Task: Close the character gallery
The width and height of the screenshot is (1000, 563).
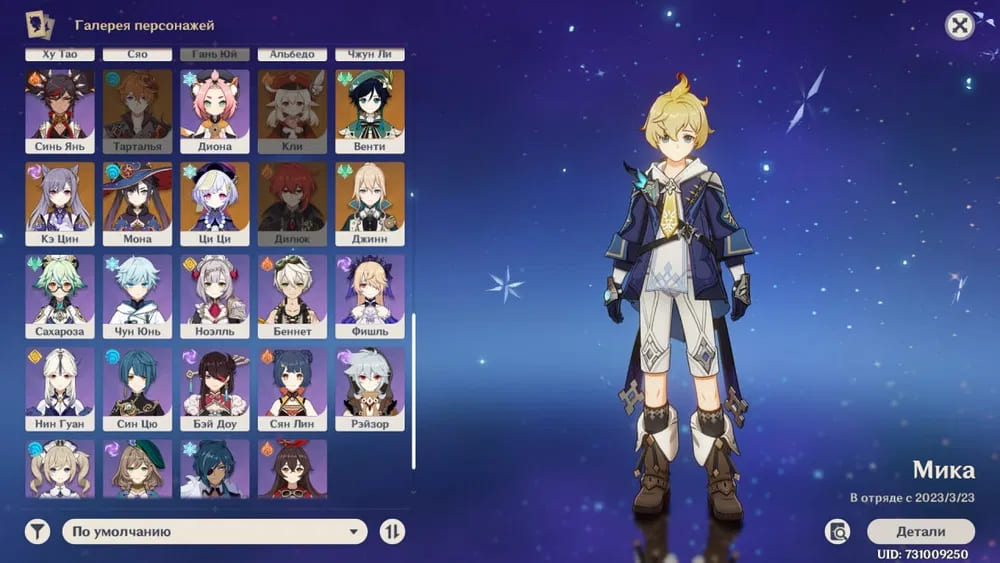Action: [x=960, y=26]
